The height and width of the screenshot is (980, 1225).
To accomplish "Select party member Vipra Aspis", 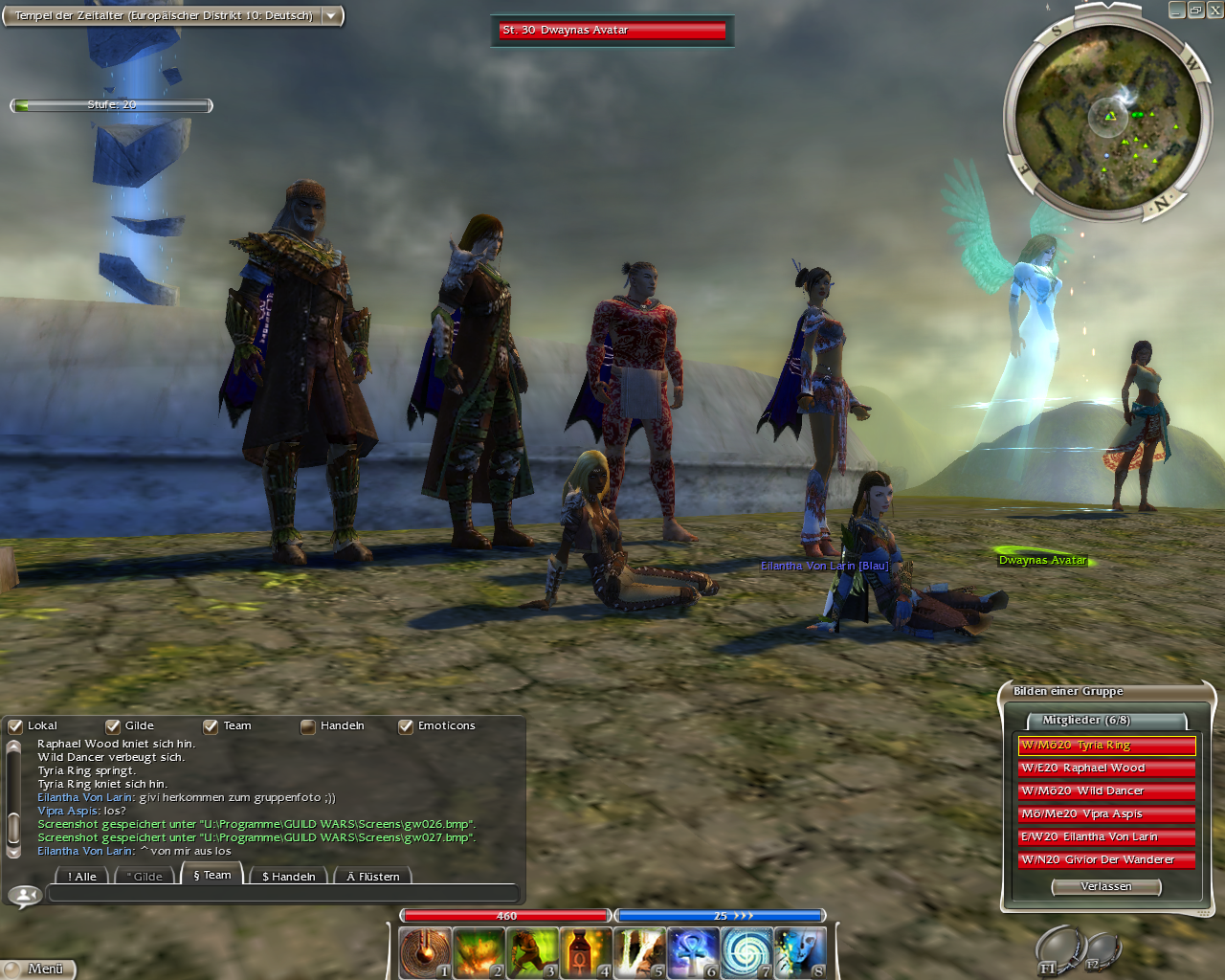I will pyautogui.click(x=1106, y=814).
